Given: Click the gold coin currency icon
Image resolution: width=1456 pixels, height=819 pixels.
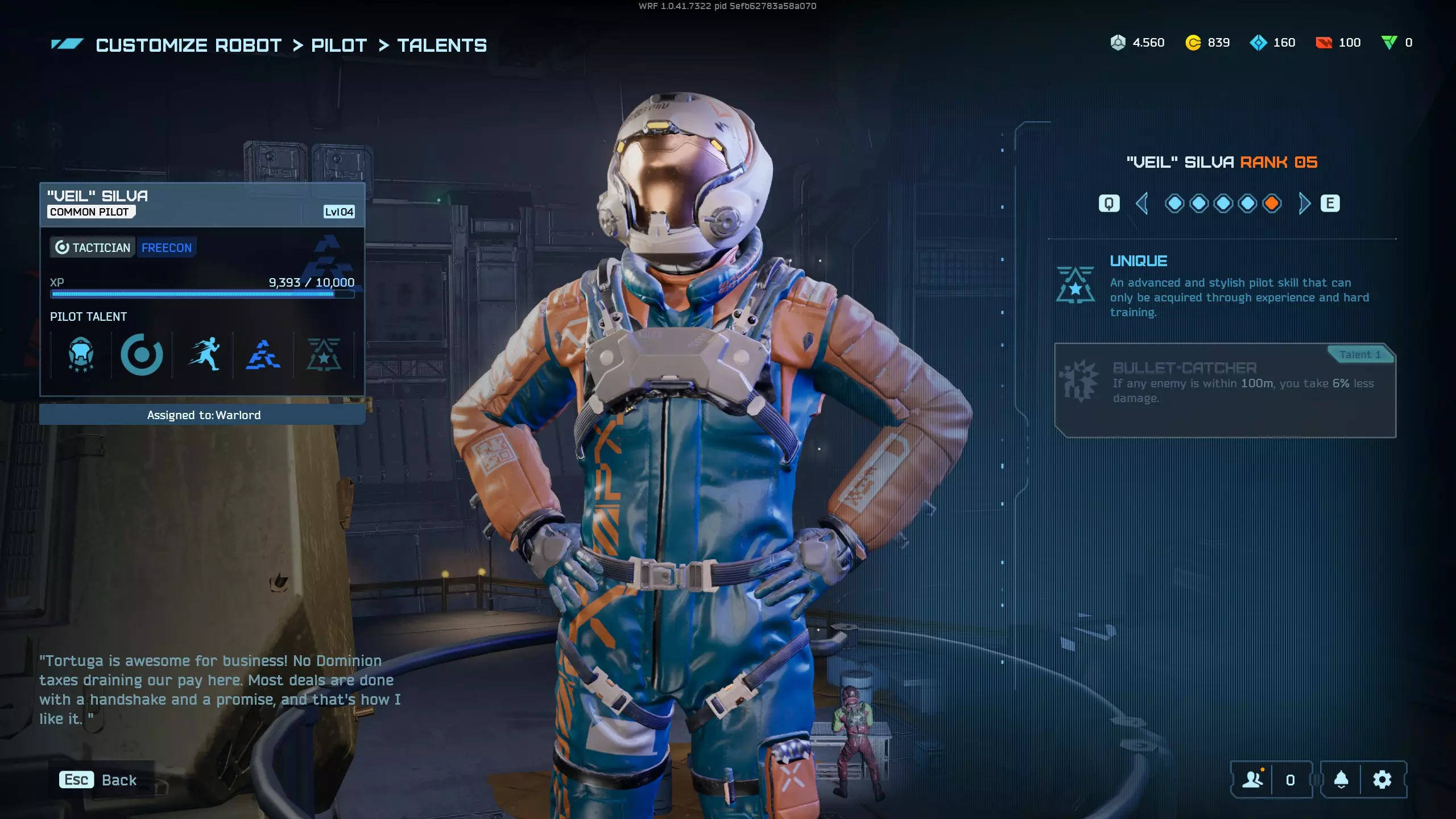Looking at the screenshot, I should pyautogui.click(x=1193, y=43).
